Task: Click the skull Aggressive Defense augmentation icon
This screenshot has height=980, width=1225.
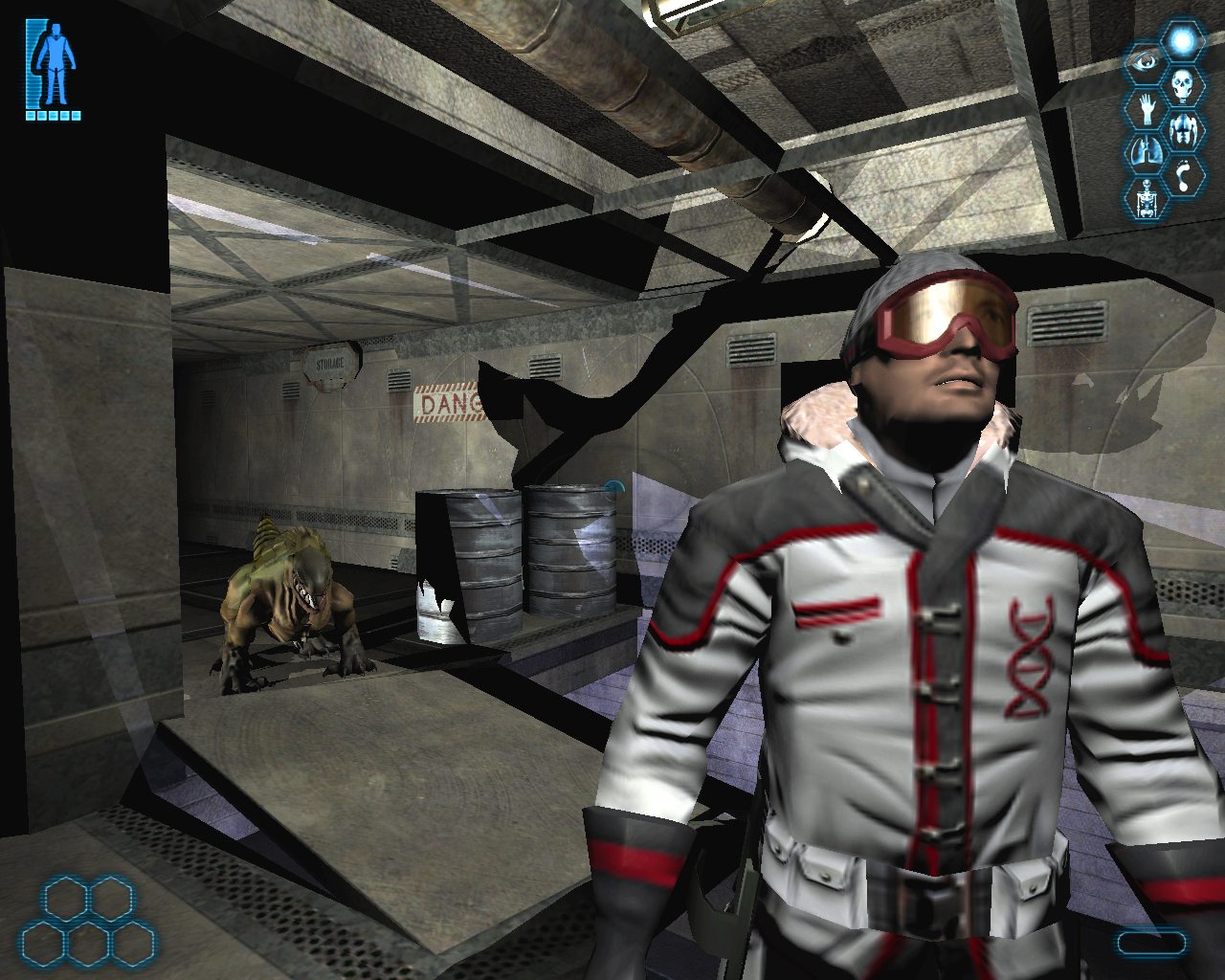Action: tap(1181, 84)
